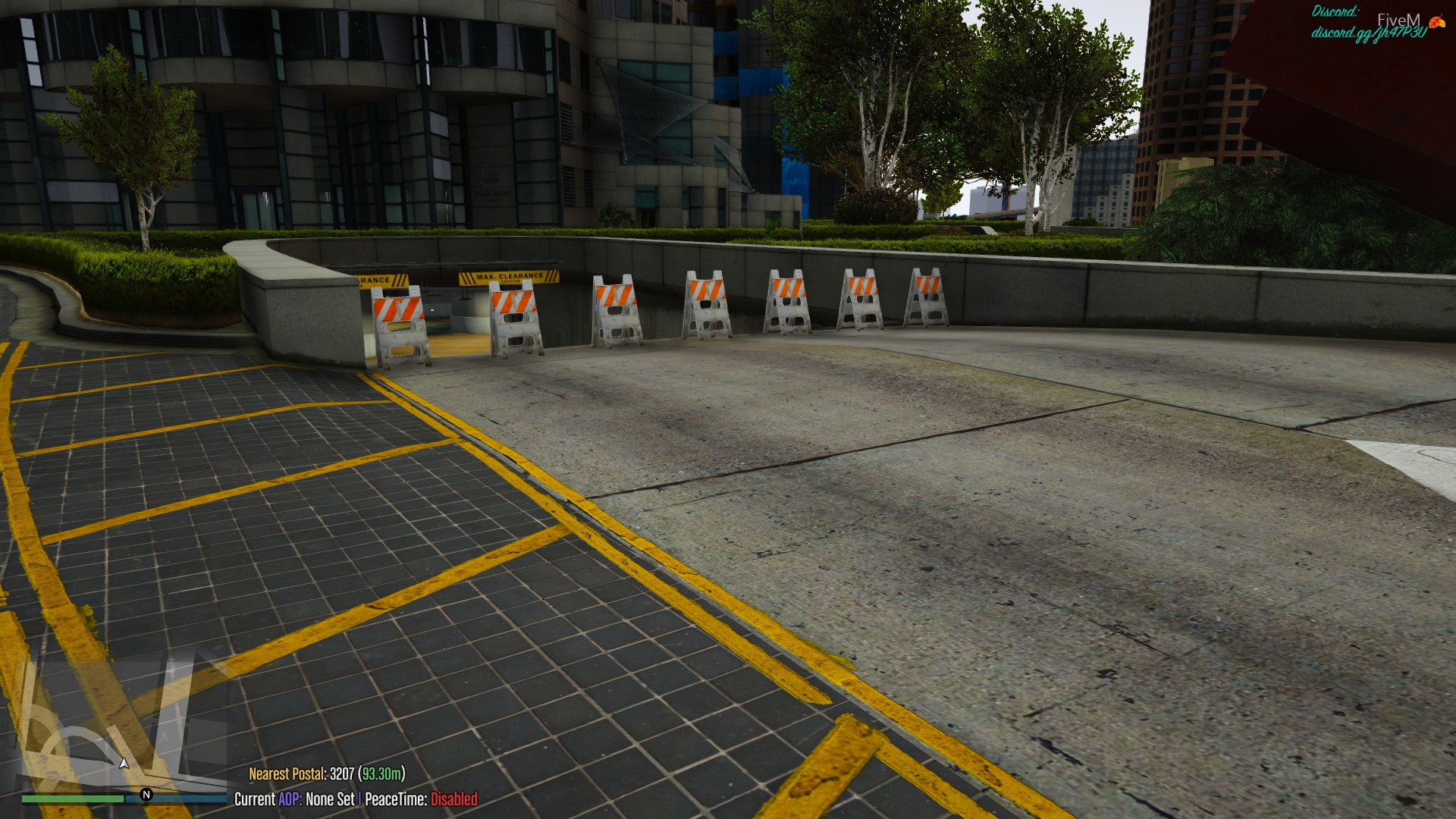This screenshot has width=1456, height=819.
Task: Click the white player arrow on minimap
Action: point(124,764)
